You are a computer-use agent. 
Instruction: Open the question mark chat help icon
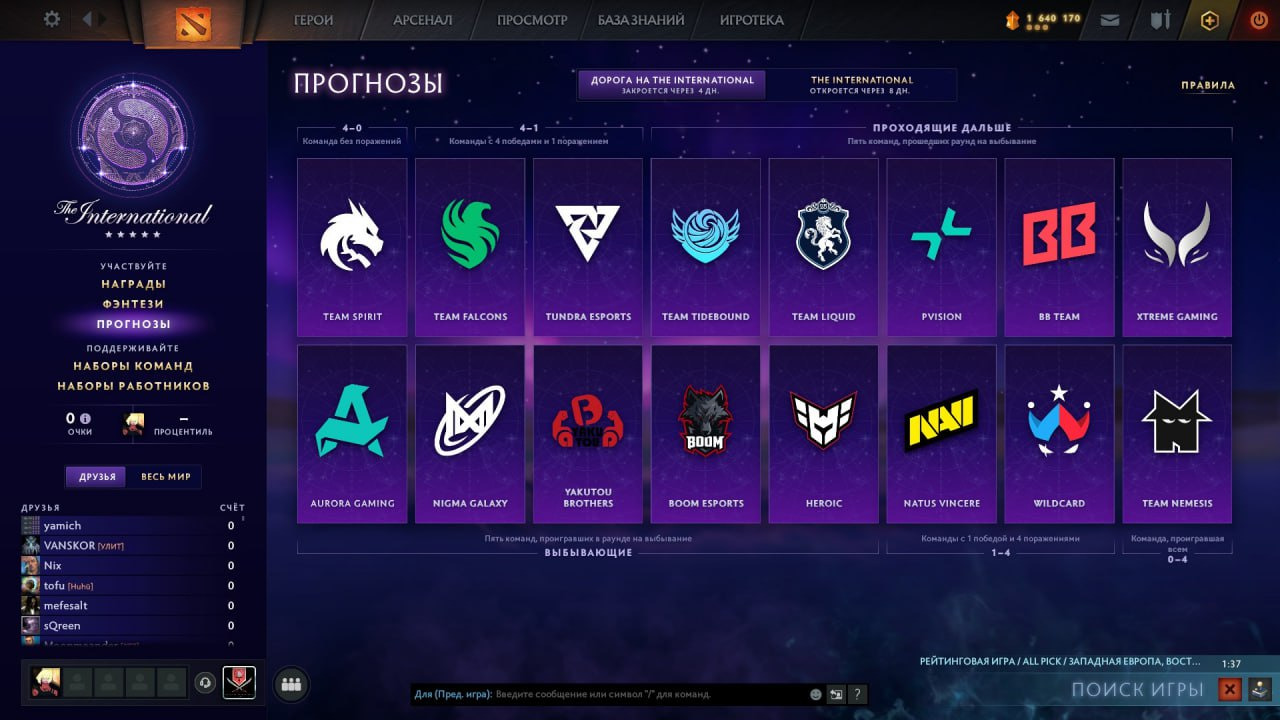(858, 694)
